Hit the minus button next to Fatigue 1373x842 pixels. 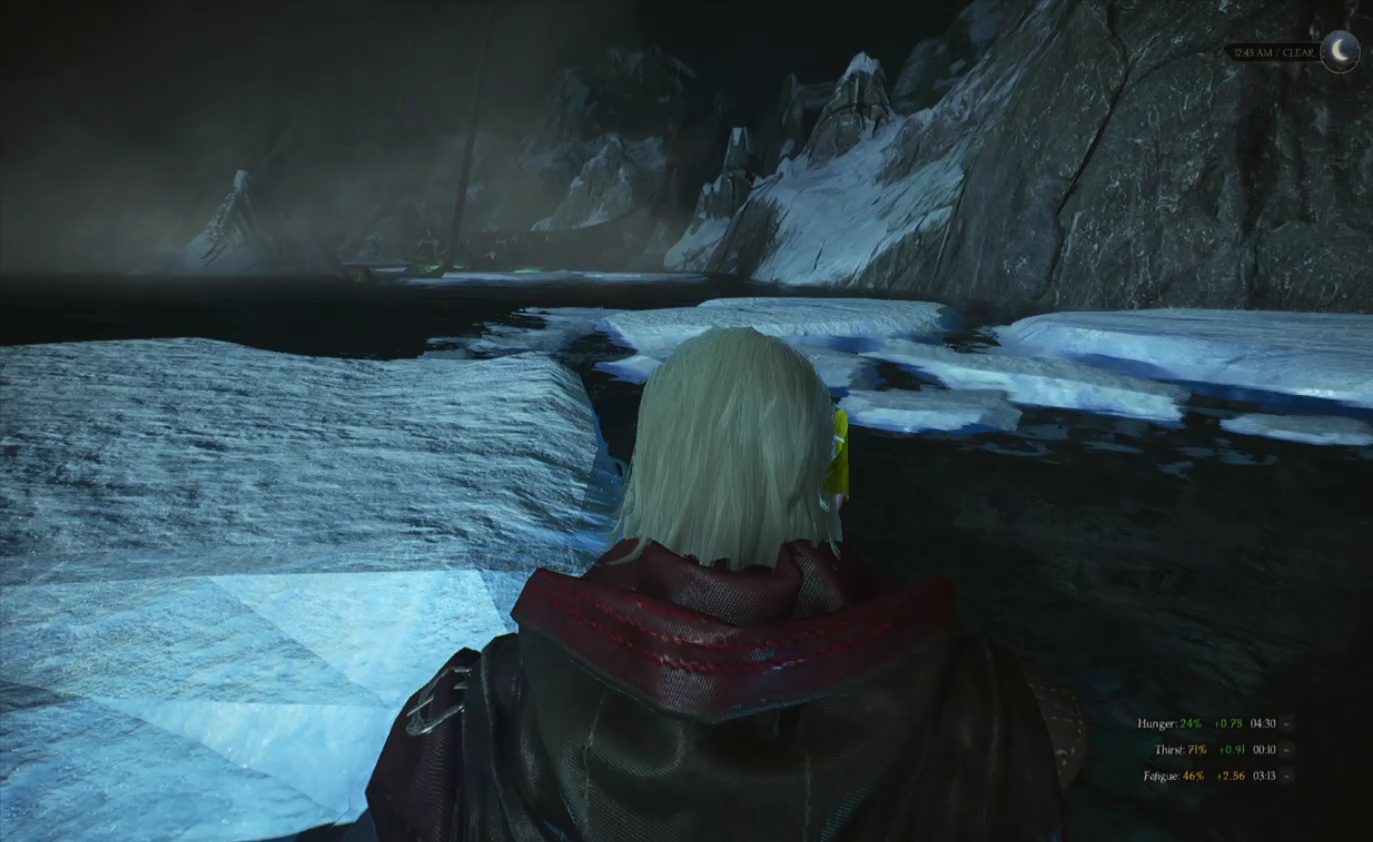(x=1287, y=775)
